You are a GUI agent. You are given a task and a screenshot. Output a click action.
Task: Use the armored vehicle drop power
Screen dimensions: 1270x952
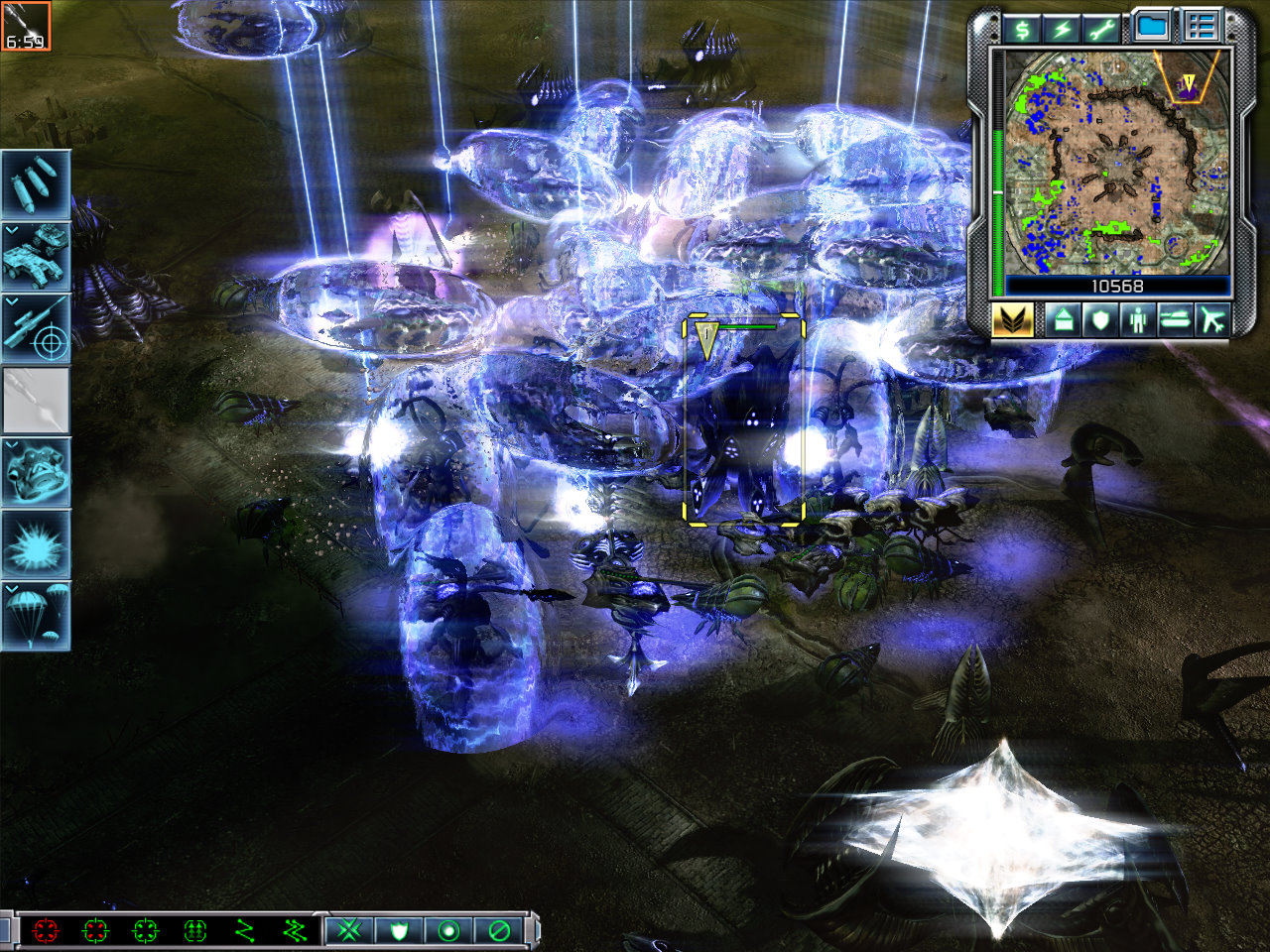point(36,256)
